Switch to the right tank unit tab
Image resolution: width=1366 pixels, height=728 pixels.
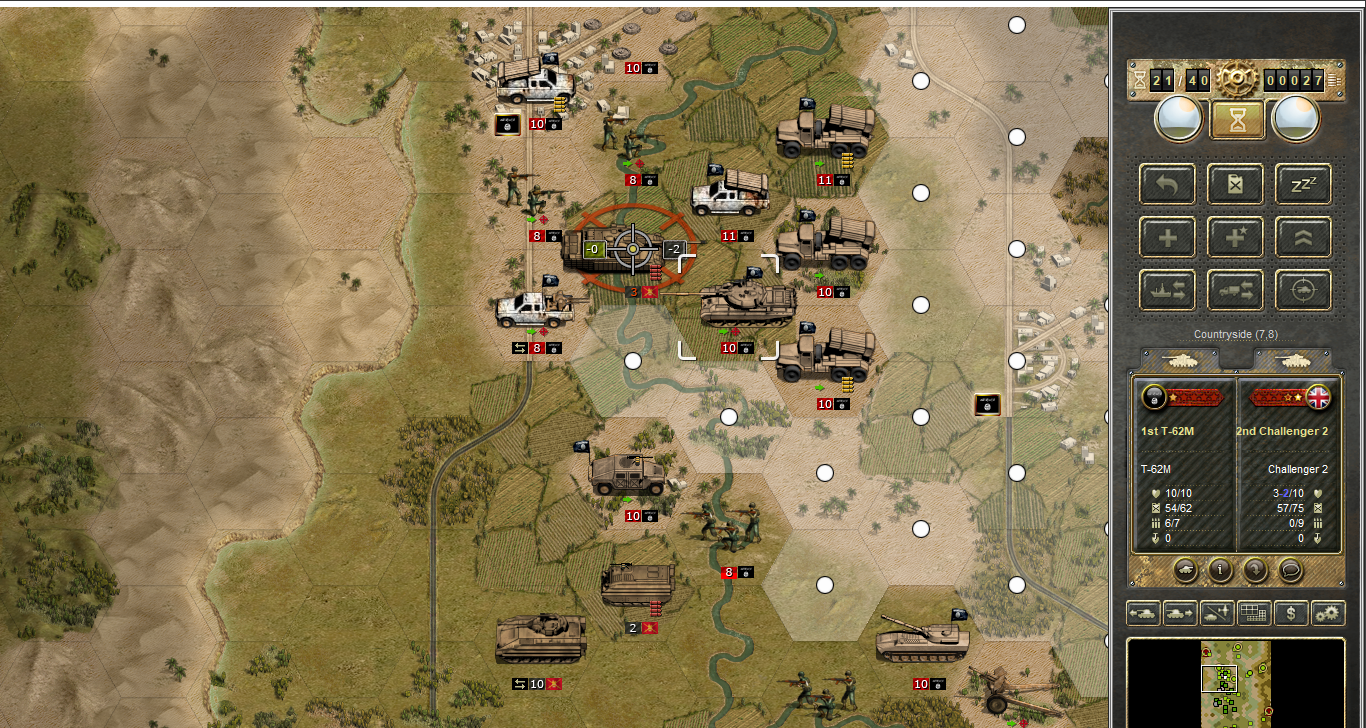click(x=1293, y=359)
